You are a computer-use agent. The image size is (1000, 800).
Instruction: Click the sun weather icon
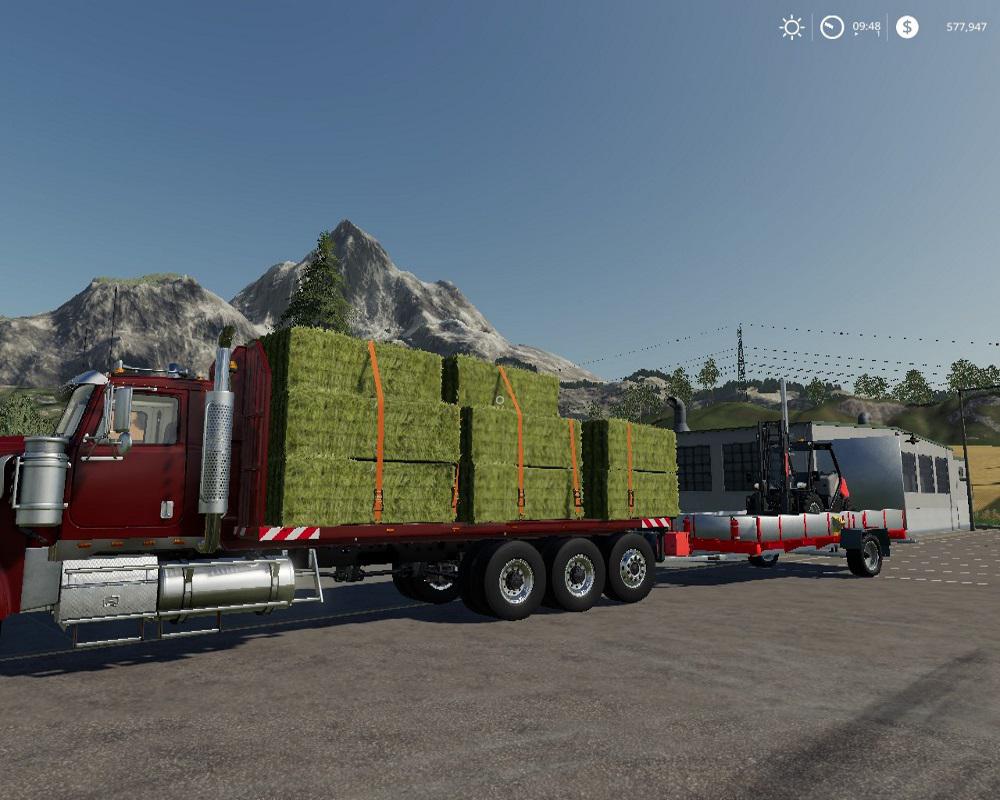click(x=792, y=27)
